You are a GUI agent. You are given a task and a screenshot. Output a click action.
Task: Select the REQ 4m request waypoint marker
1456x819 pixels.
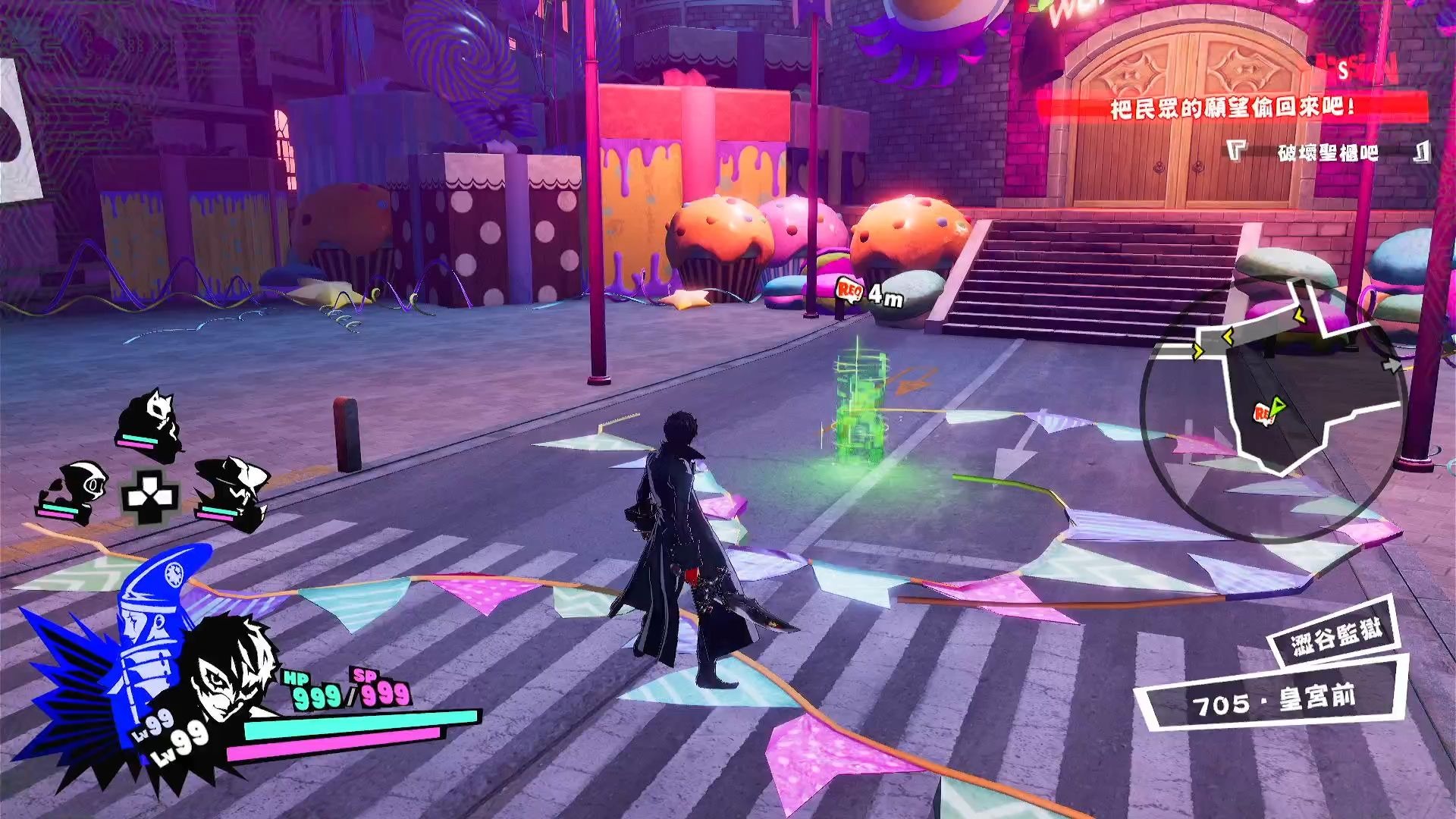point(850,290)
